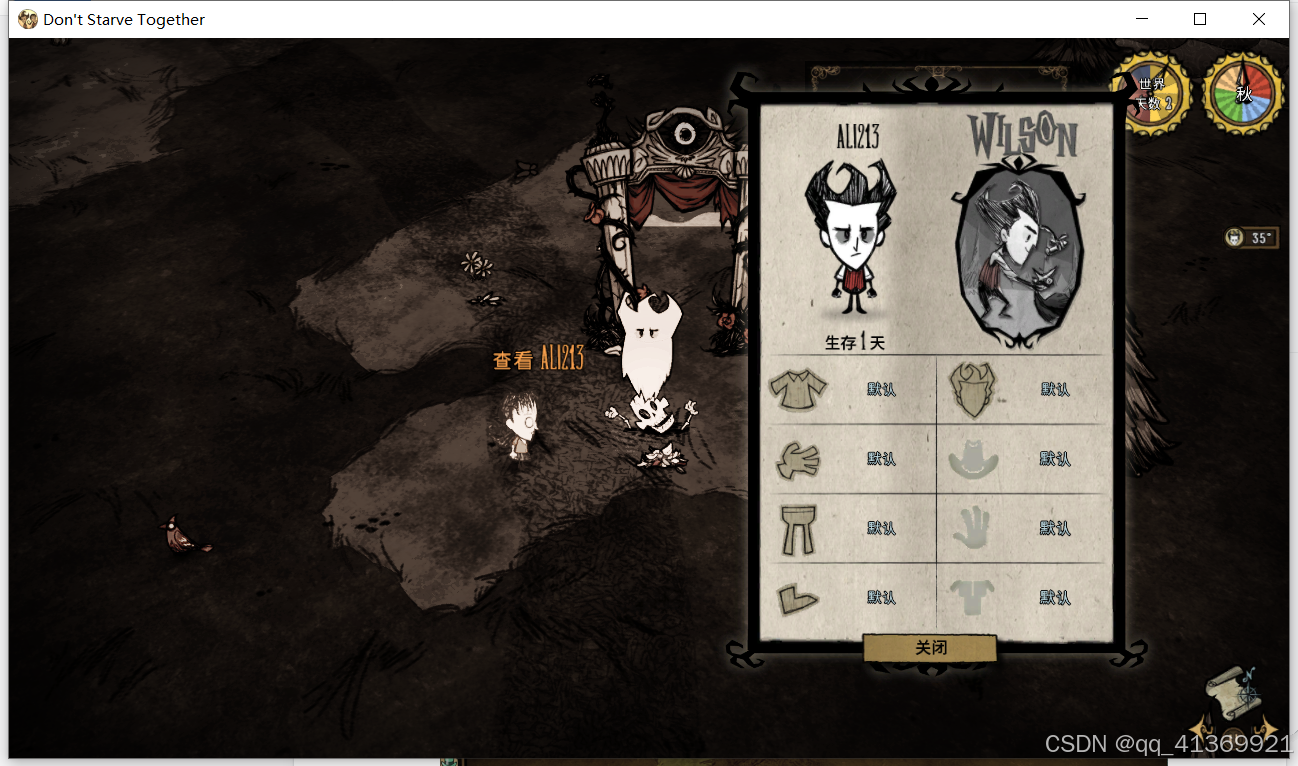The height and width of the screenshot is (766, 1298).
Task: Close the player inspect panel with 关闭
Action: [930, 648]
